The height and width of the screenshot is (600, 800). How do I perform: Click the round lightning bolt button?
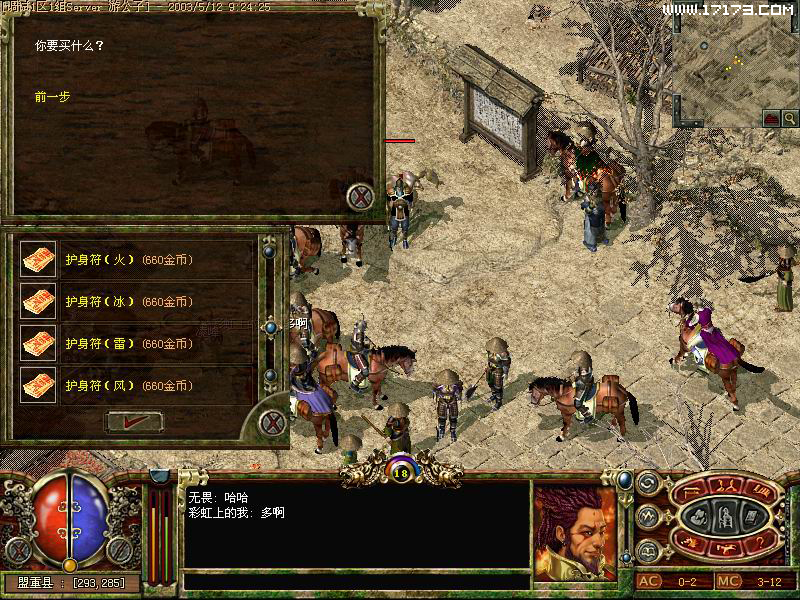click(x=647, y=517)
